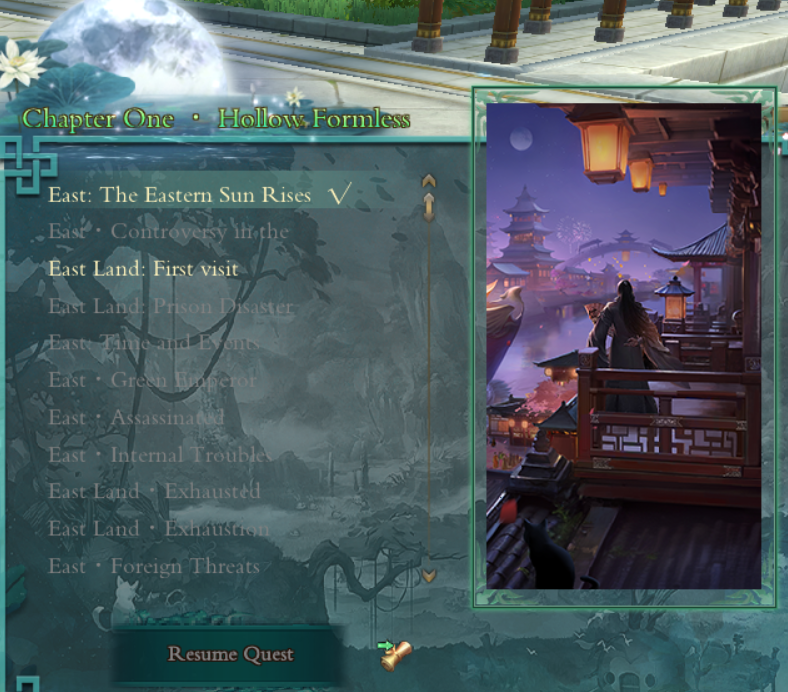788x692 pixels.
Task: Open 'East · Internal Trouble' quest
Action: pyautogui.click(x=157, y=455)
